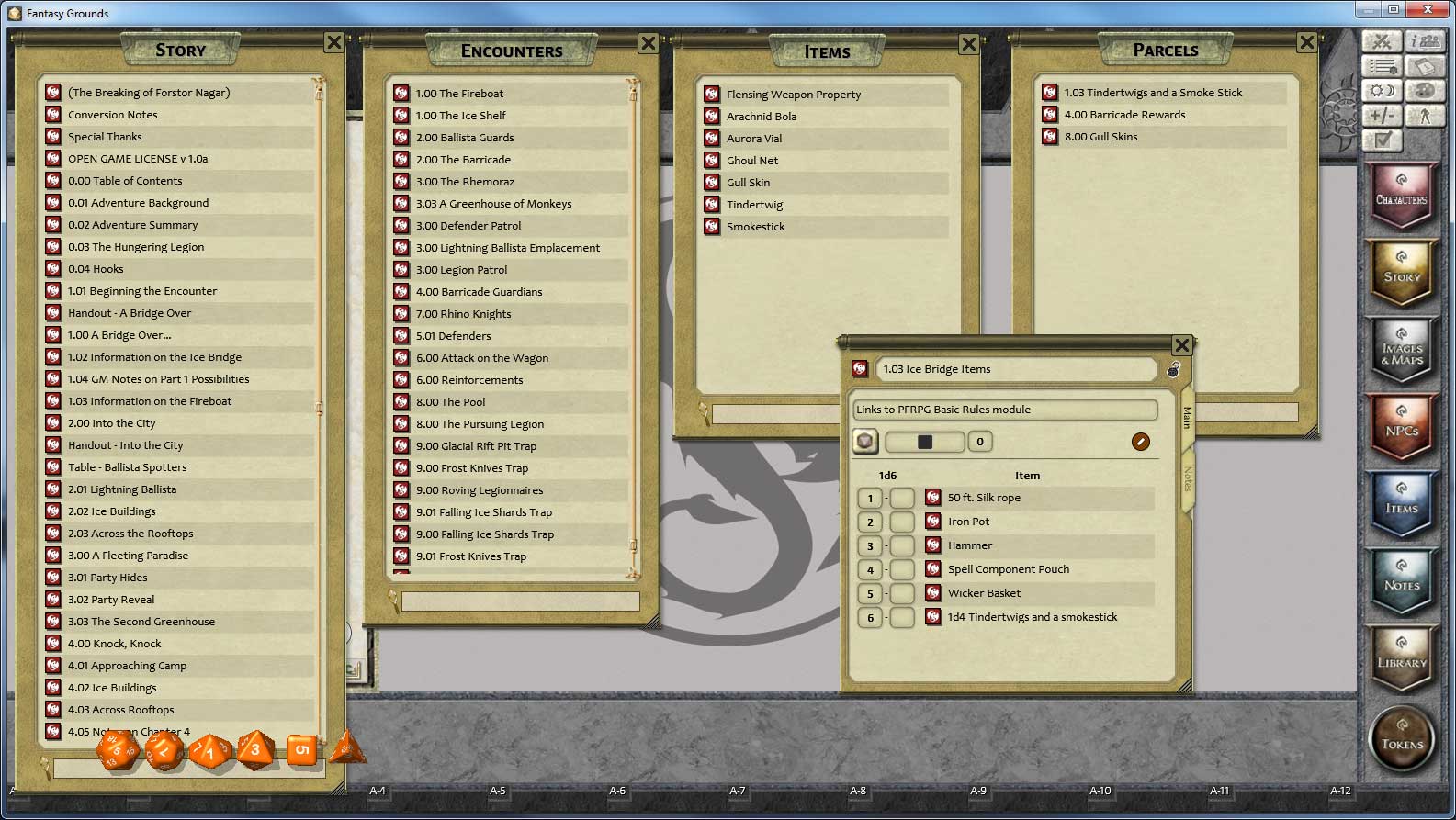The height and width of the screenshot is (820, 1456).
Task: Open the Modifiers panel via +/- icon
Action: pyautogui.click(x=1382, y=116)
